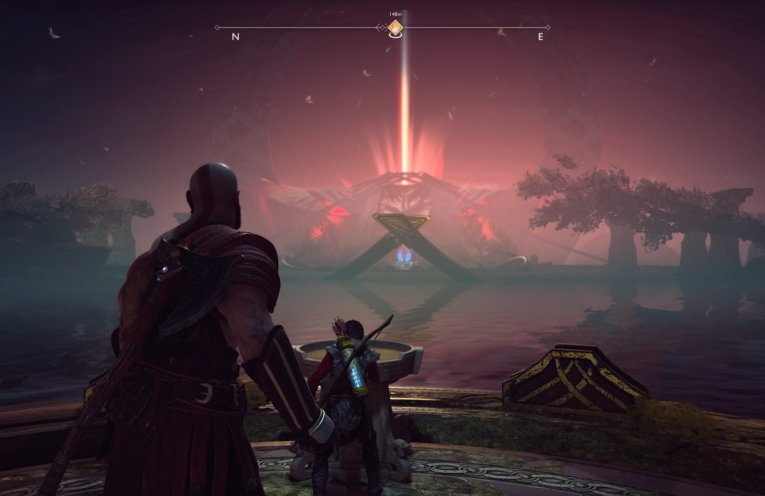Select the compass bar's East indicator
The height and width of the screenshot is (496, 765).
point(540,37)
